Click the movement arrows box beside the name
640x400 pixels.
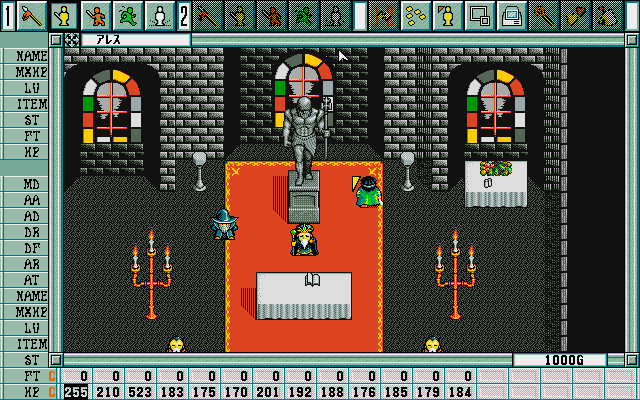72,40
